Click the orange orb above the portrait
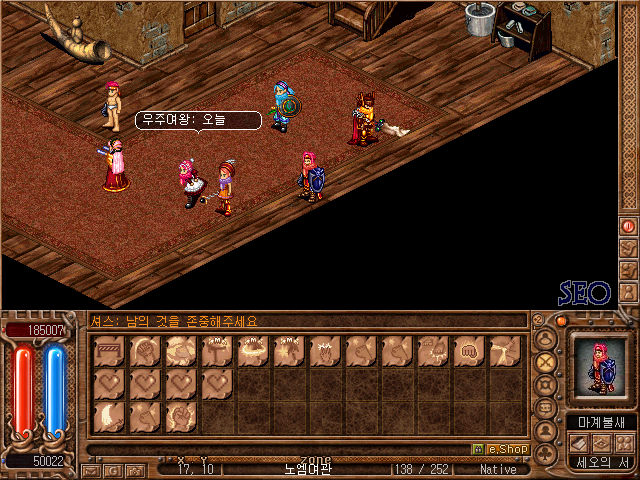 tap(561, 321)
